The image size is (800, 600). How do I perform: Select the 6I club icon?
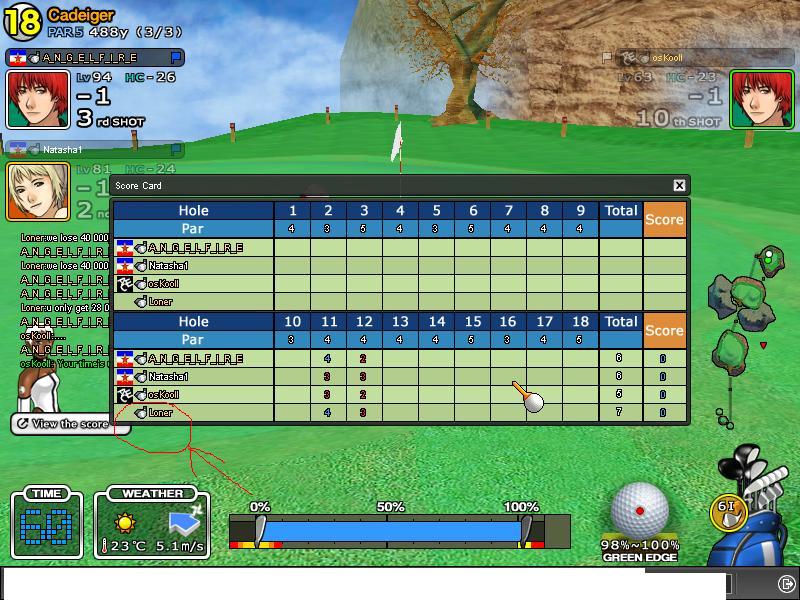click(727, 507)
